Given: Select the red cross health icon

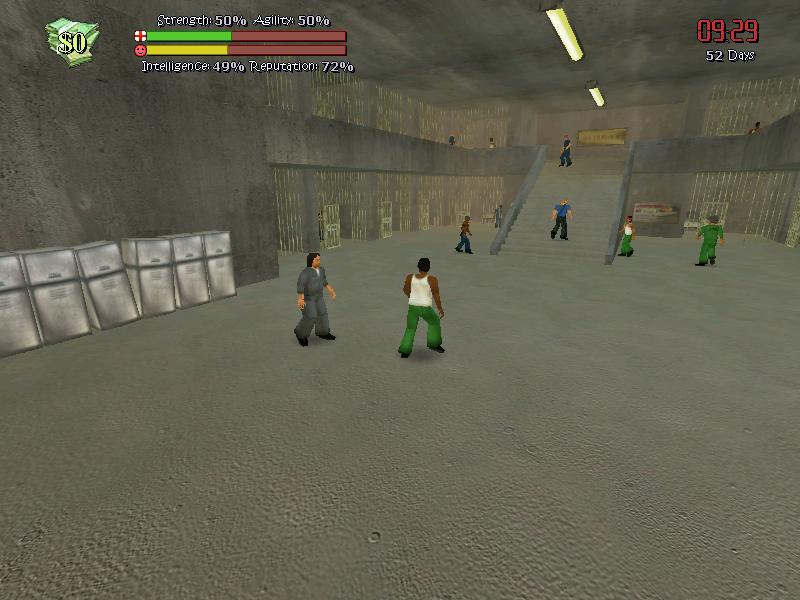Looking at the screenshot, I should point(139,36).
